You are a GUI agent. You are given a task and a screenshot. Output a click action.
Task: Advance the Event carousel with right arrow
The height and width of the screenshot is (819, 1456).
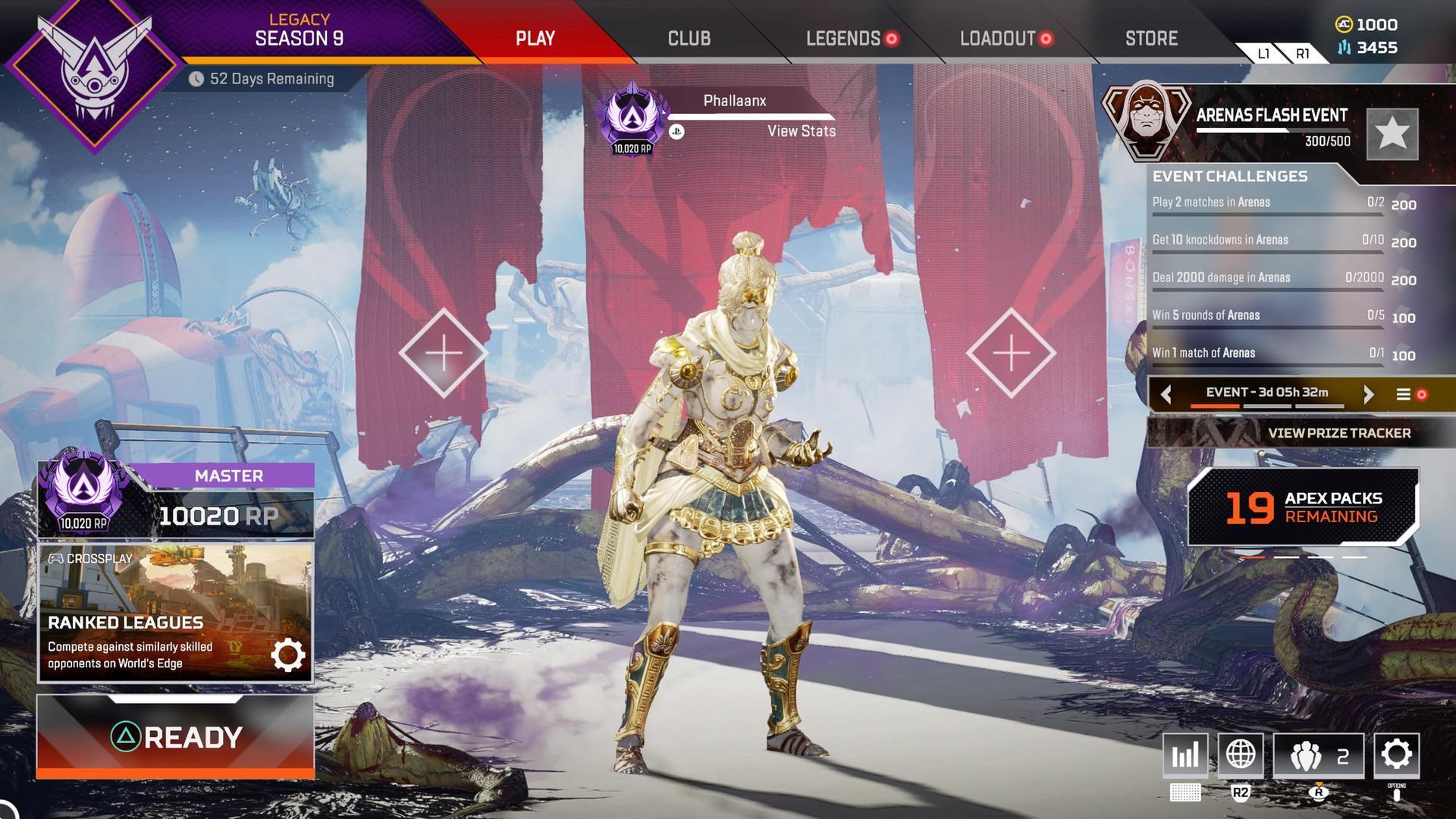click(1370, 394)
